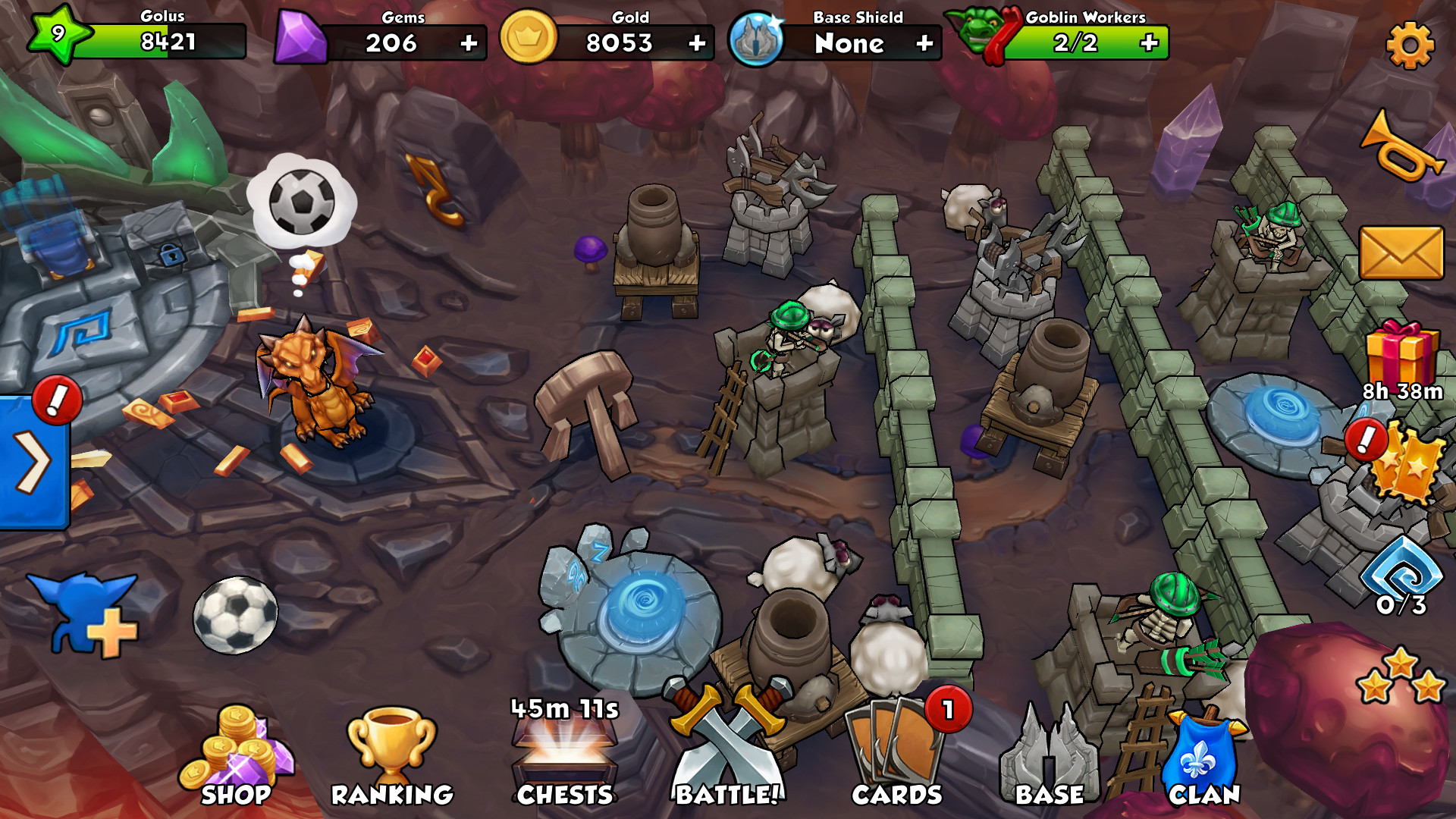Screen dimensions: 1456x819
Task: Buy more Gems with the plus button
Action: tap(470, 44)
